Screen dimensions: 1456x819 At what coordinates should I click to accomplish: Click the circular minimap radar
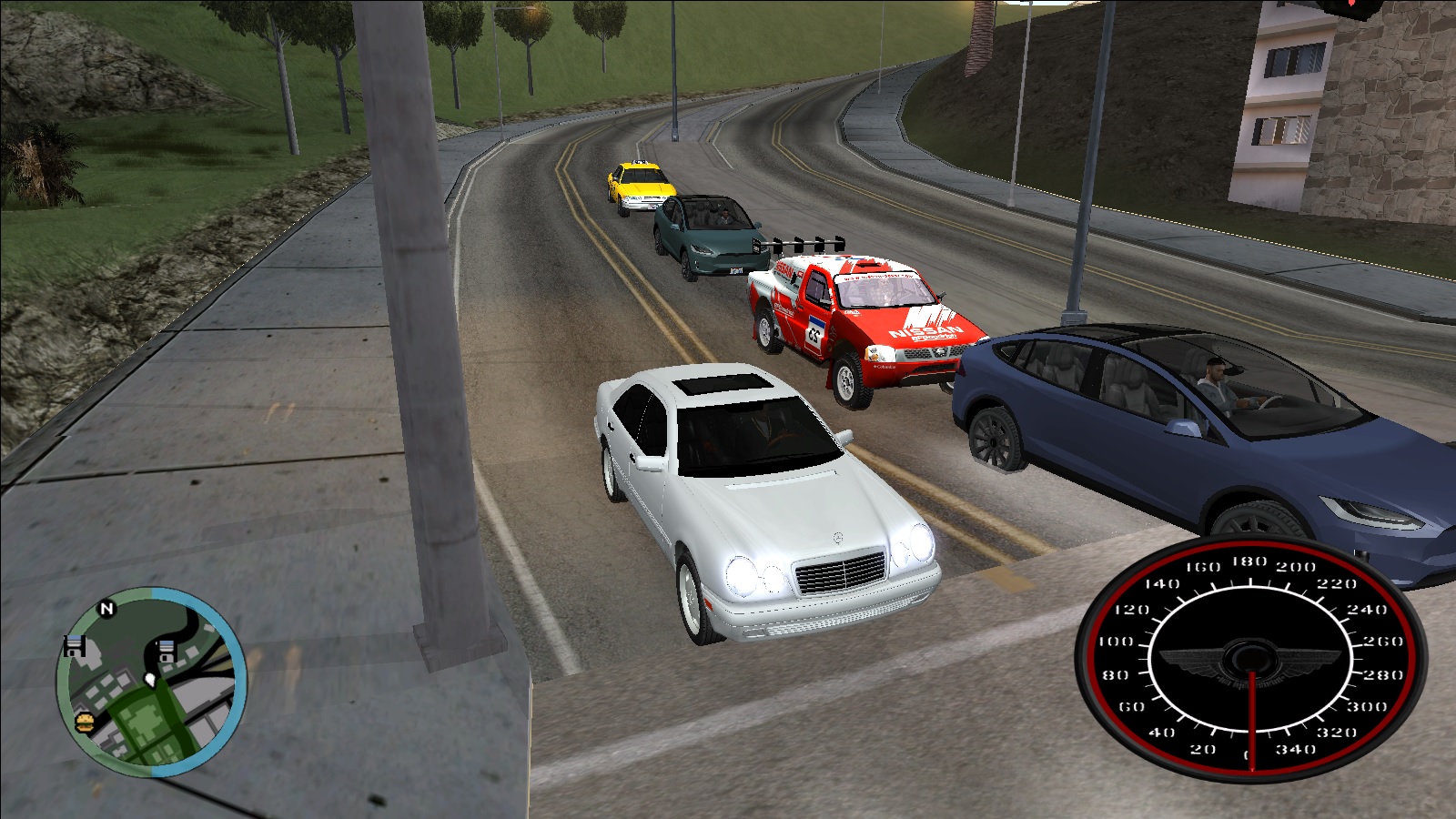pos(151,682)
